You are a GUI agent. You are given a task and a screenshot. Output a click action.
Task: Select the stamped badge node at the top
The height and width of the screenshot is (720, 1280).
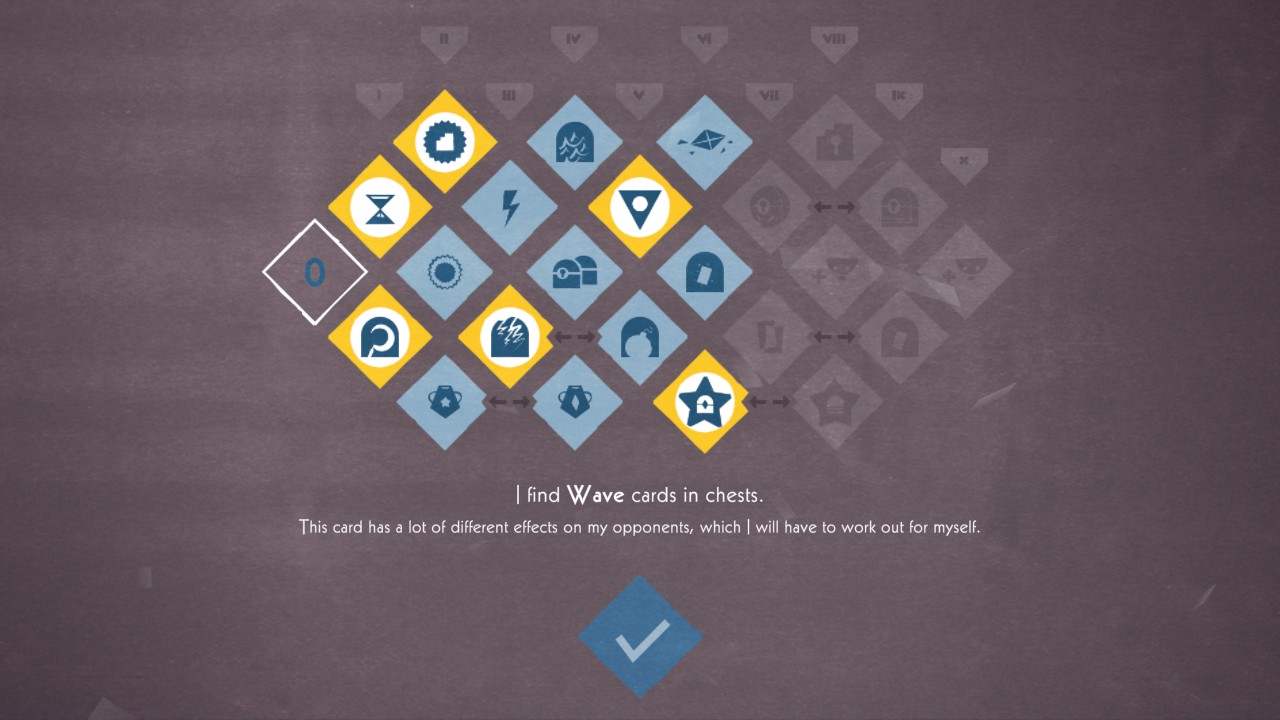pyautogui.click(x=445, y=140)
